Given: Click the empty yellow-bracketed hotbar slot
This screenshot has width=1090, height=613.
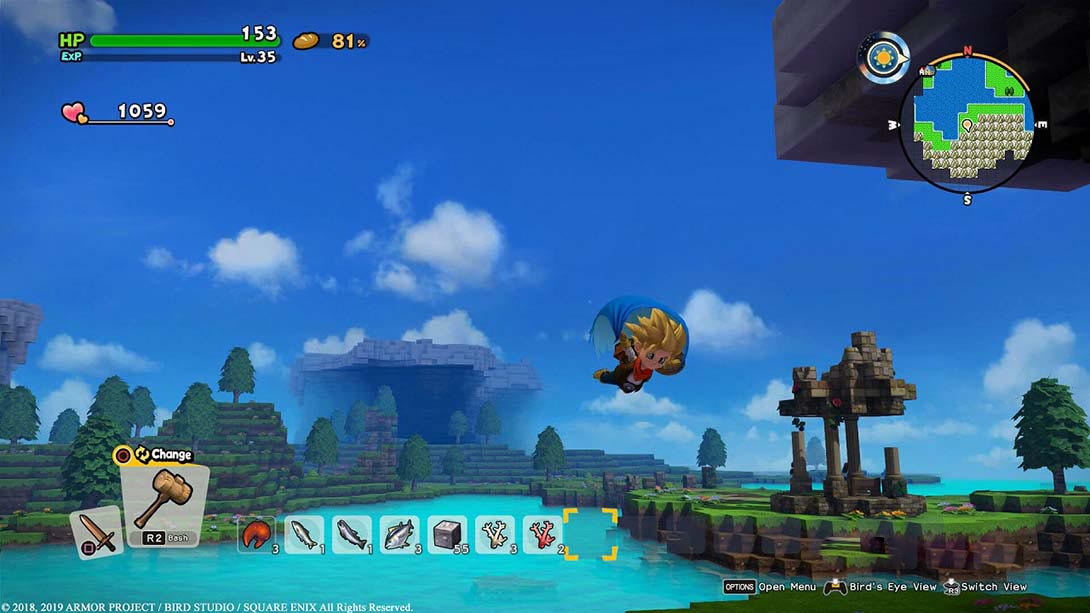Looking at the screenshot, I should [x=590, y=534].
